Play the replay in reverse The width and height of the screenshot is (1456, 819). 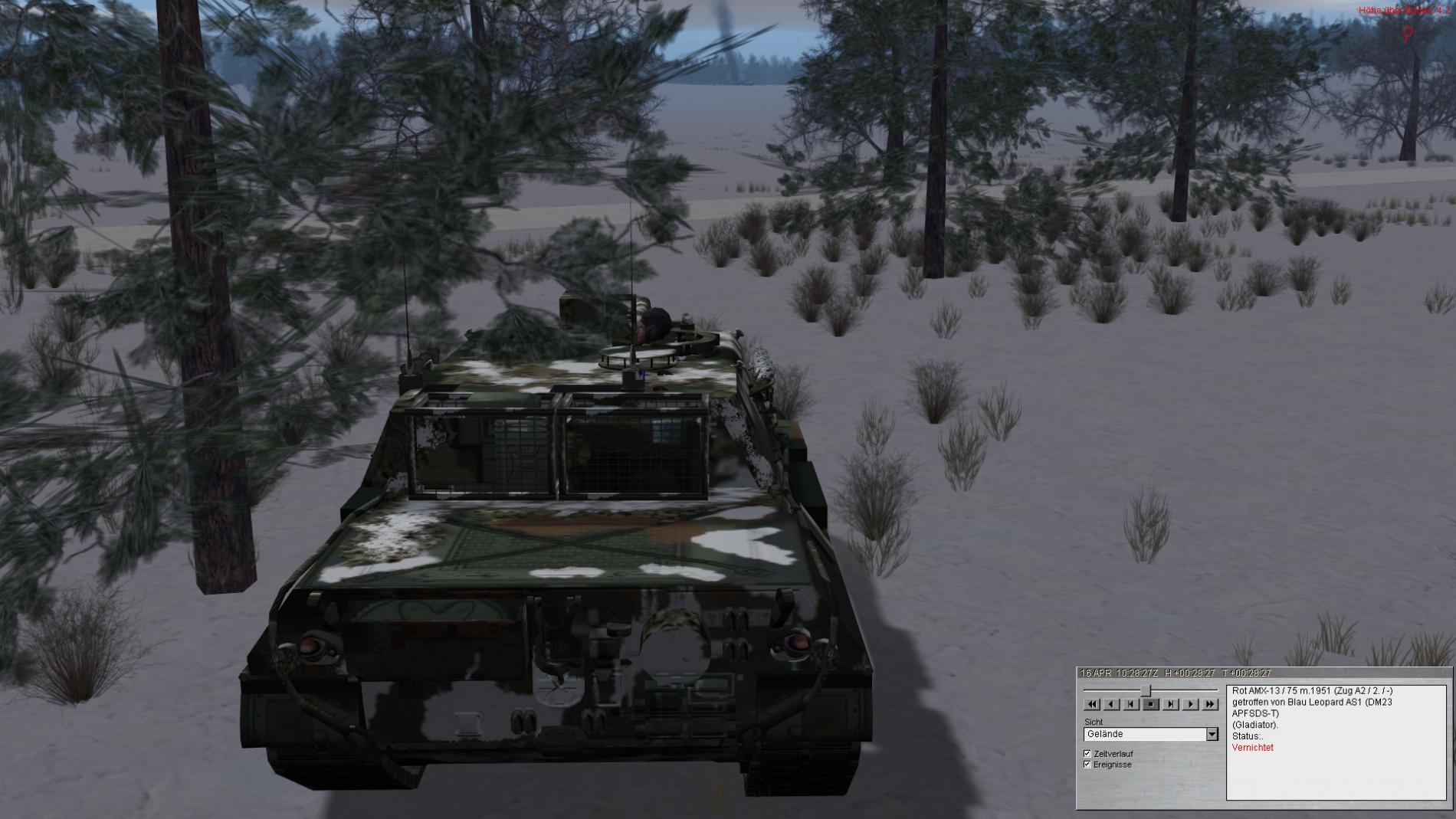pos(1112,704)
